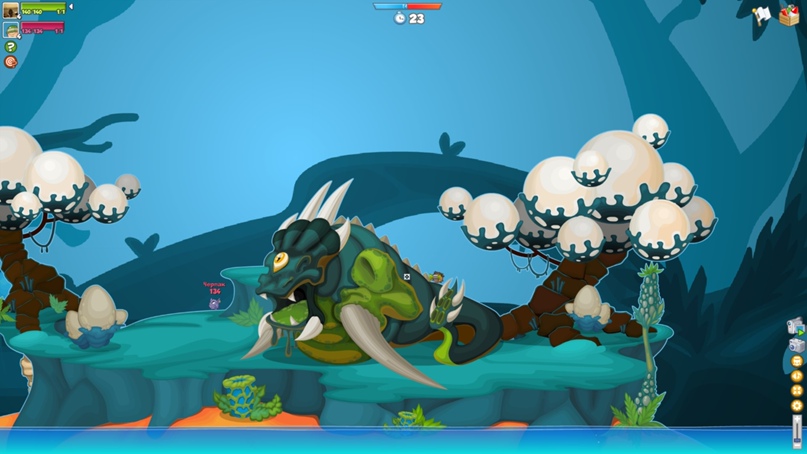The image size is (807, 454).
Task: Collapse the team panel with the white arrow
Action: pos(70,7)
